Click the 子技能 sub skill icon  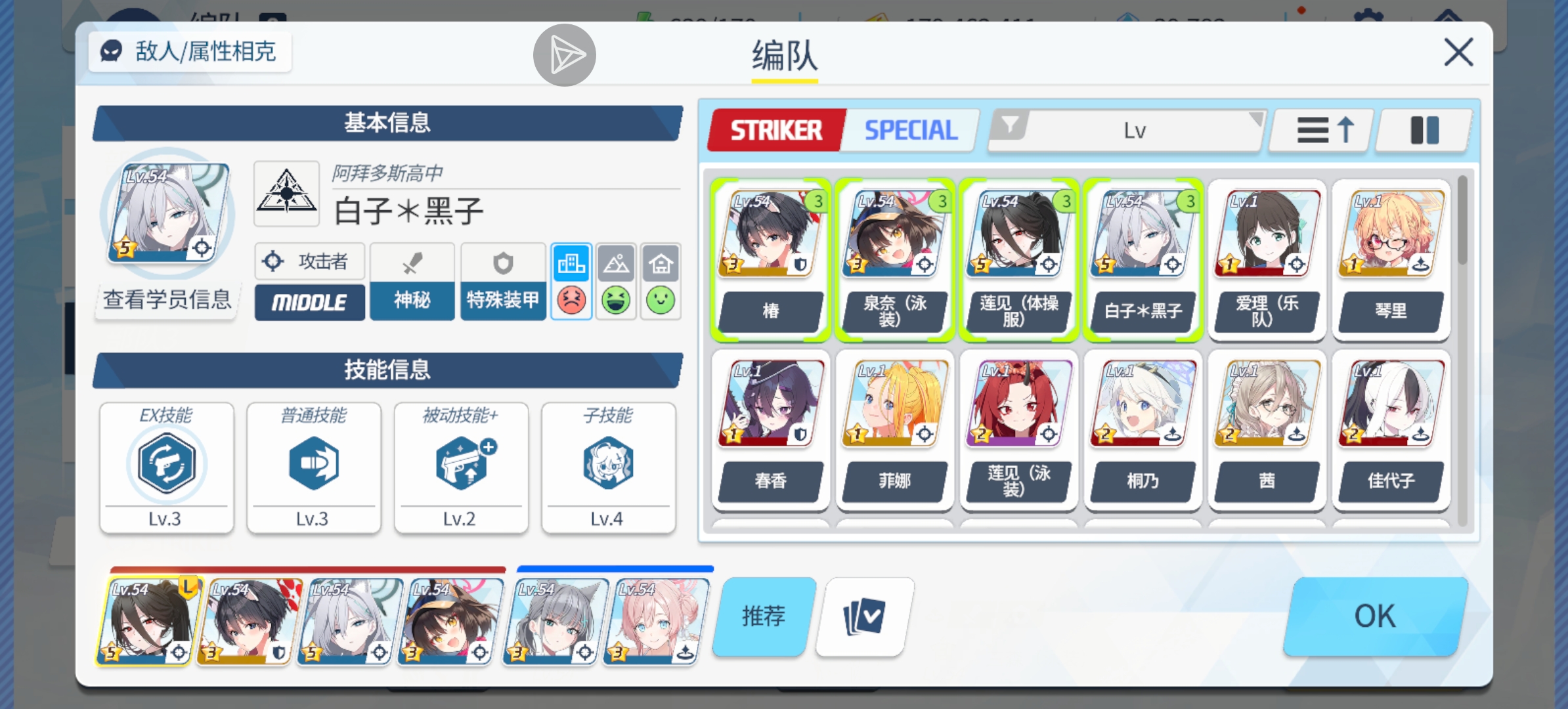608,463
